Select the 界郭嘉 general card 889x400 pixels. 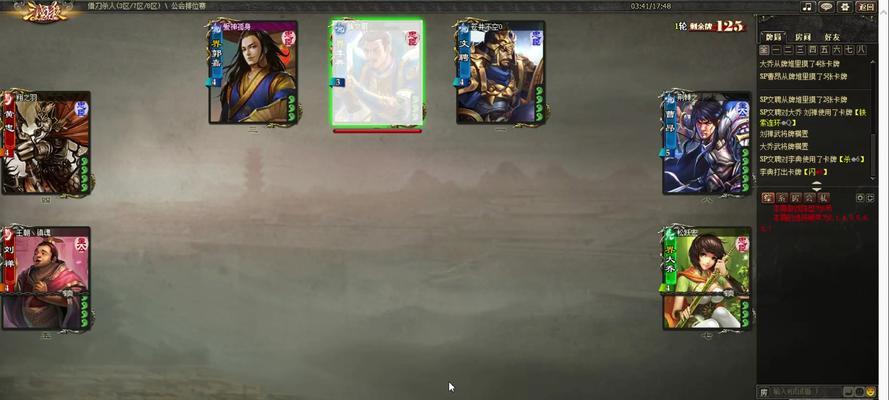(x=253, y=73)
